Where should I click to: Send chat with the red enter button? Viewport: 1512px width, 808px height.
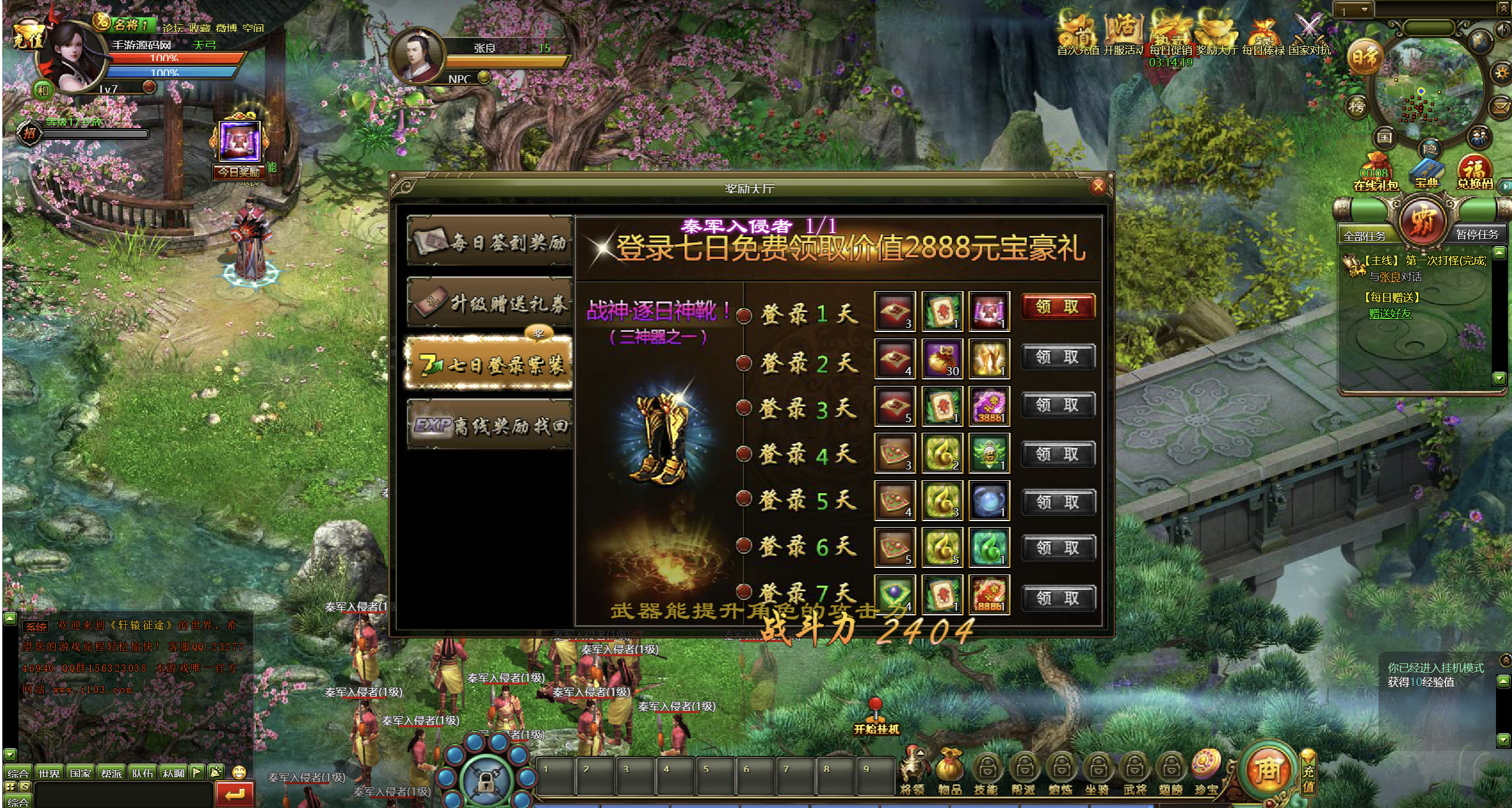(x=235, y=794)
